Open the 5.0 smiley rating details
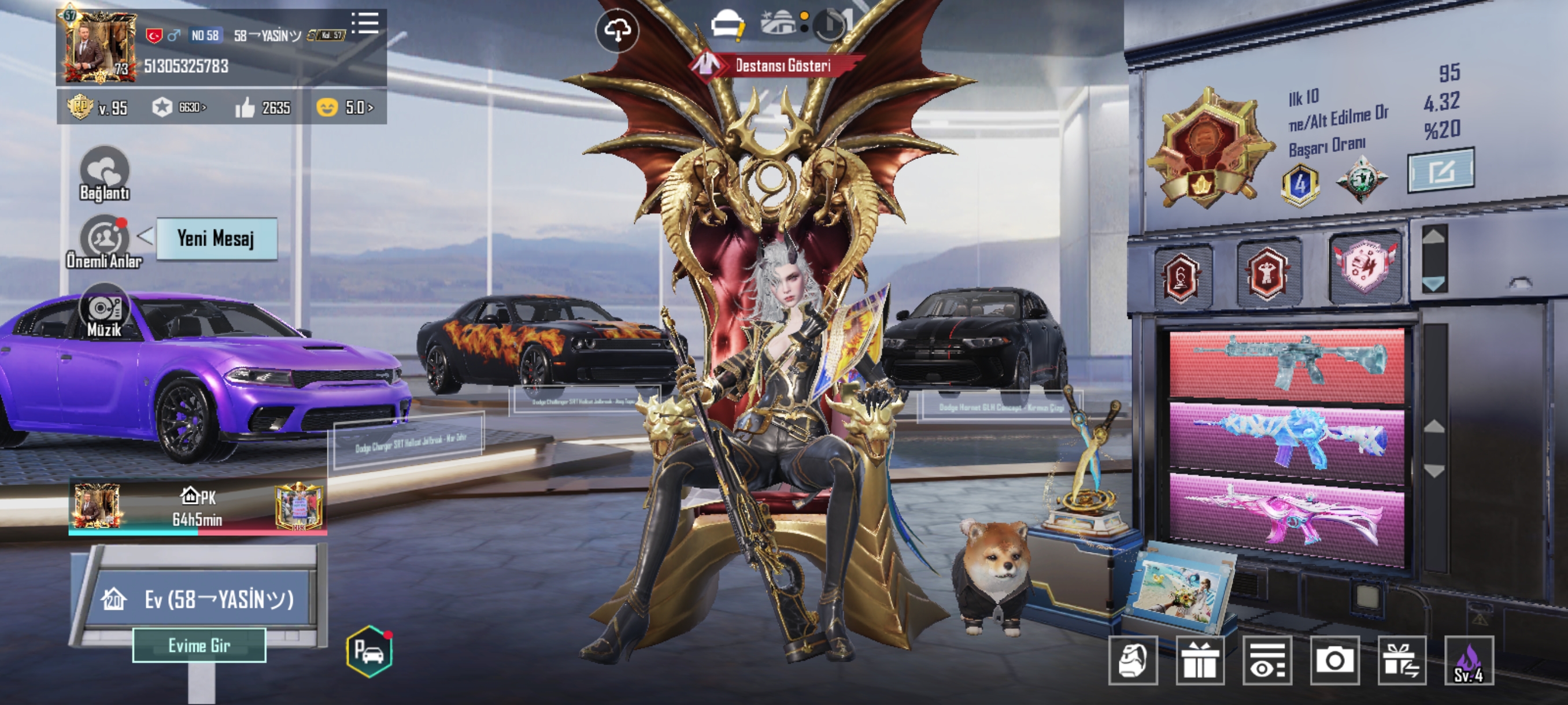 pyautogui.click(x=345, y=107)
